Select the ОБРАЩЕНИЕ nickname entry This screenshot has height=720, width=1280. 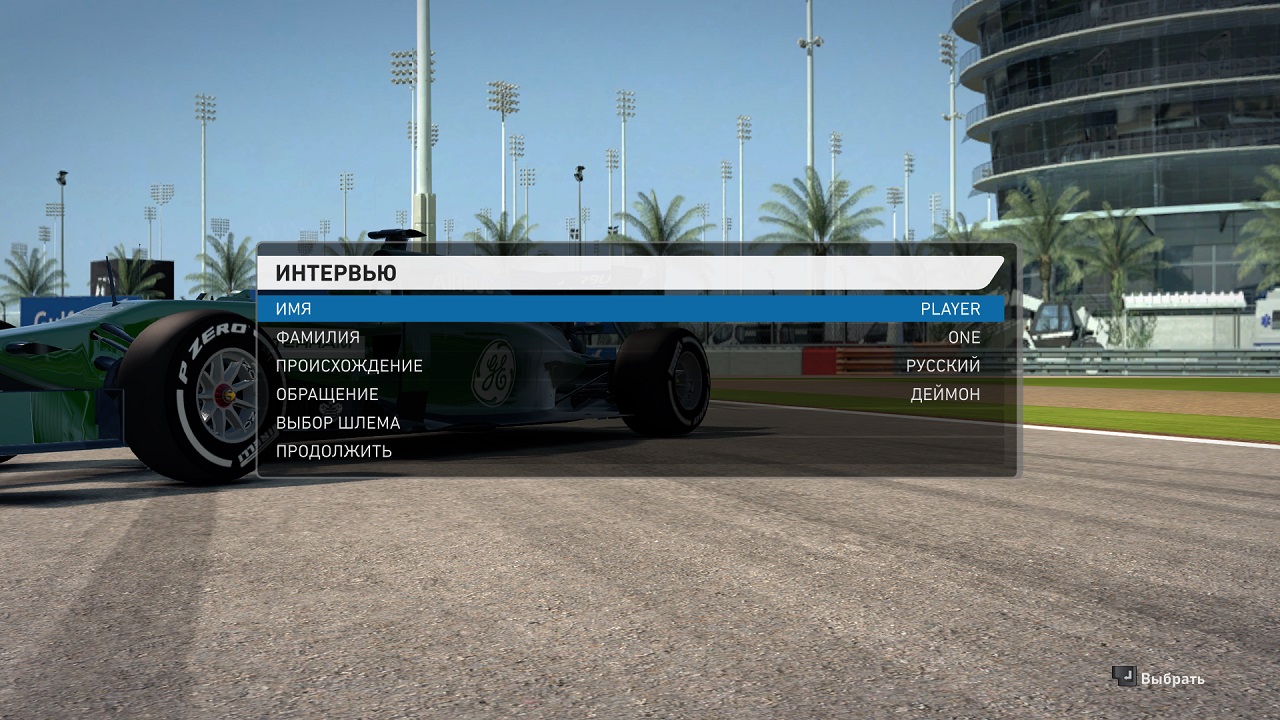click(630, 394)
